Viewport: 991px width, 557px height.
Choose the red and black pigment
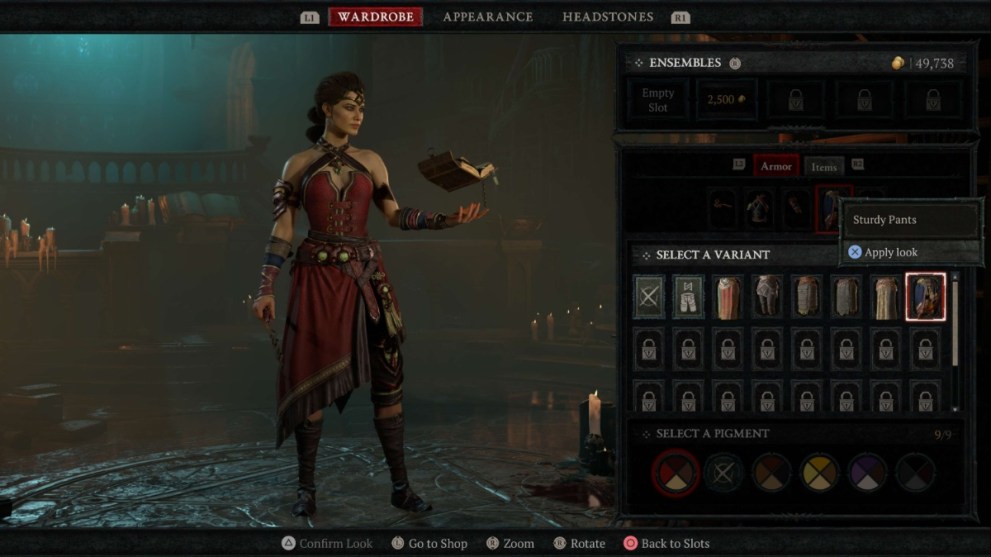pyautogui.click(x=676, y=472)
